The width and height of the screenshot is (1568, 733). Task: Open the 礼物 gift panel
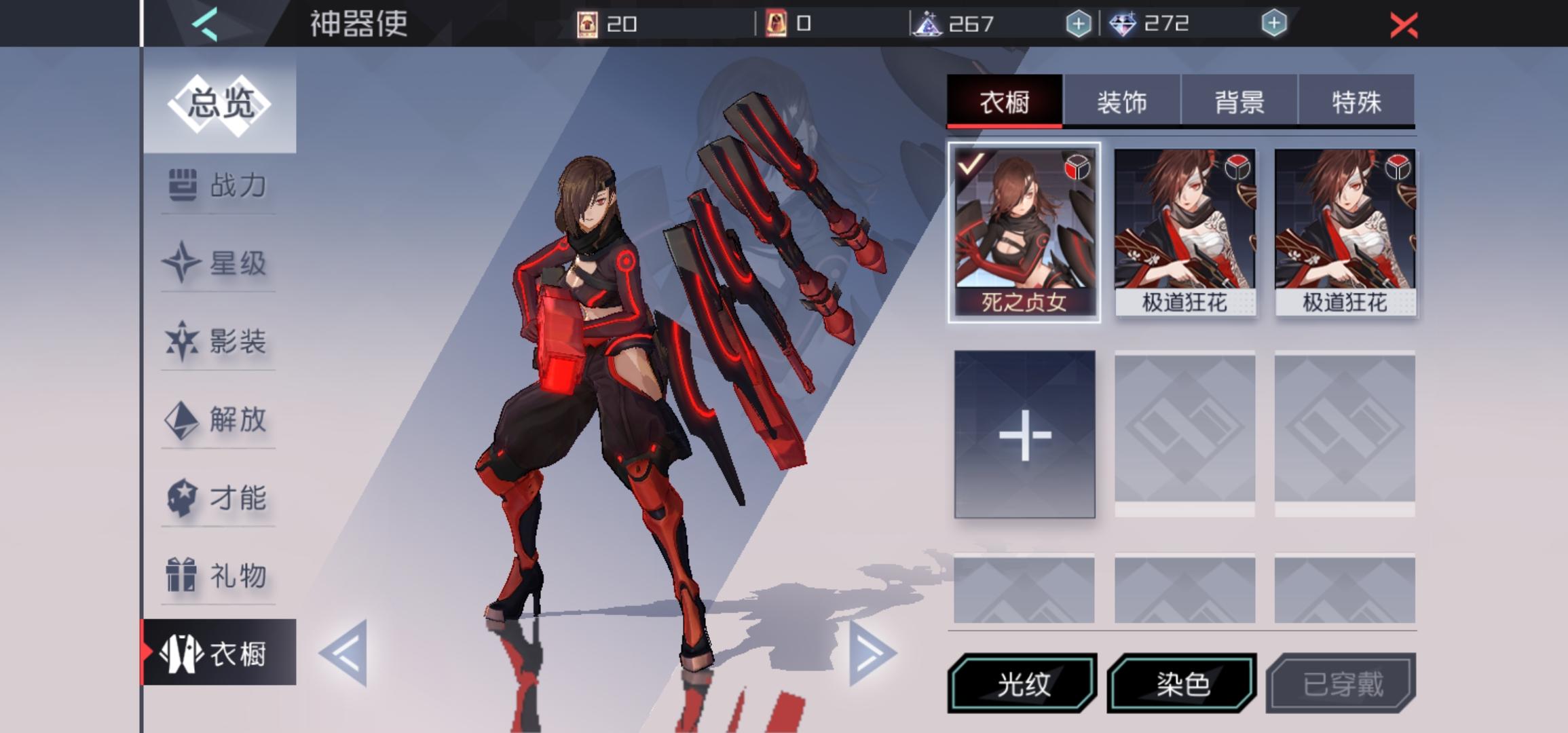217,574
